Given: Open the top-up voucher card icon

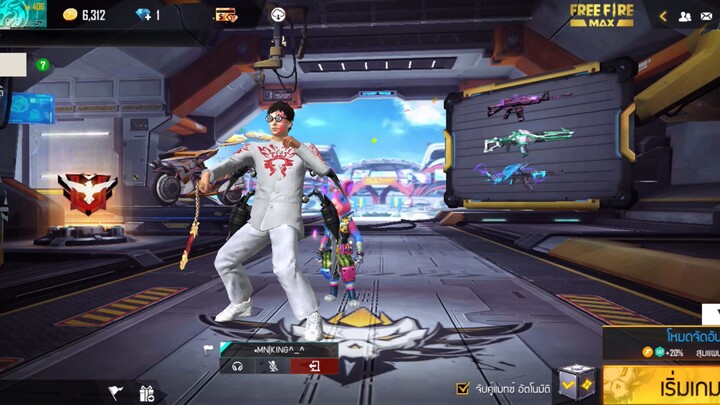Looking at the screenshot, I should tap(225, 15).
